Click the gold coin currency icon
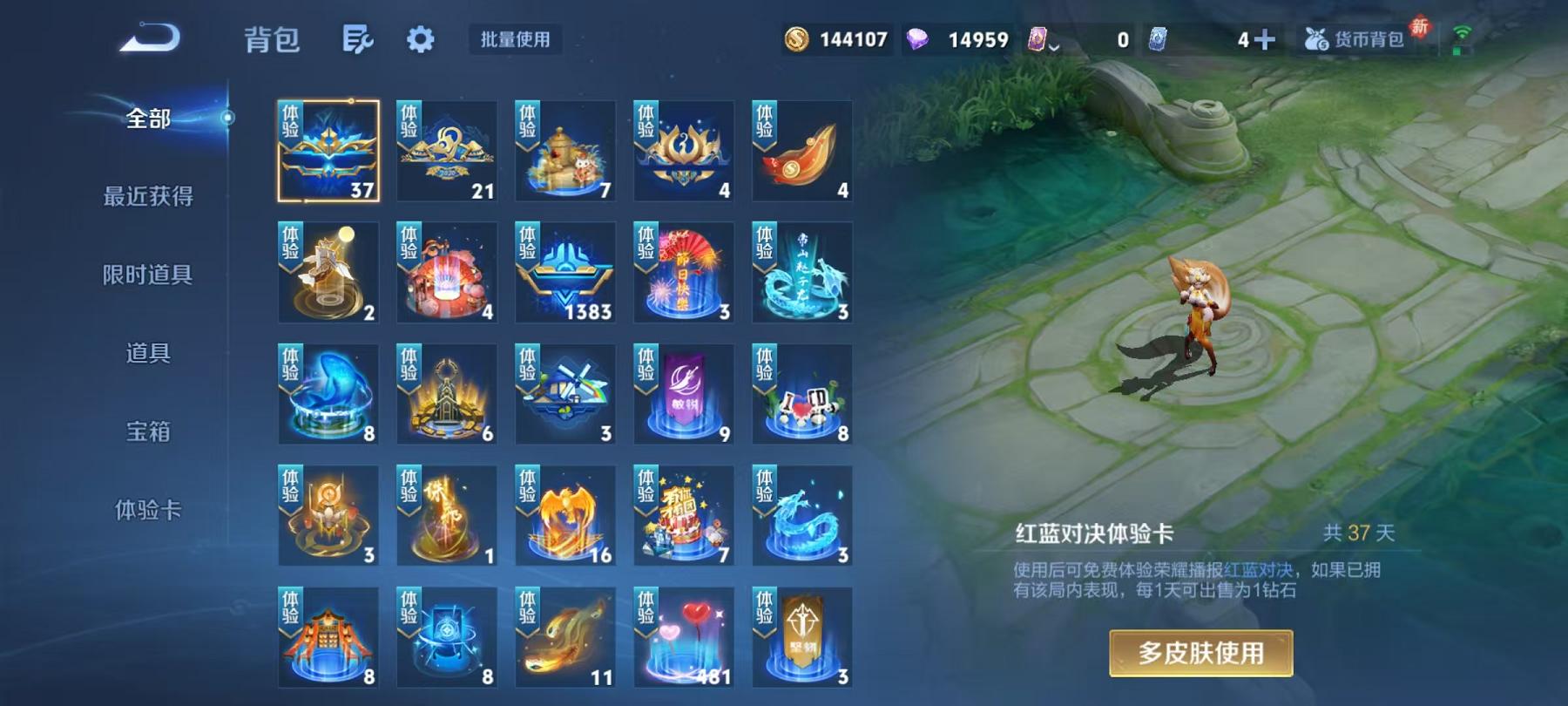The width and height of the screenshot is (1568, 706). click(798, 37)
